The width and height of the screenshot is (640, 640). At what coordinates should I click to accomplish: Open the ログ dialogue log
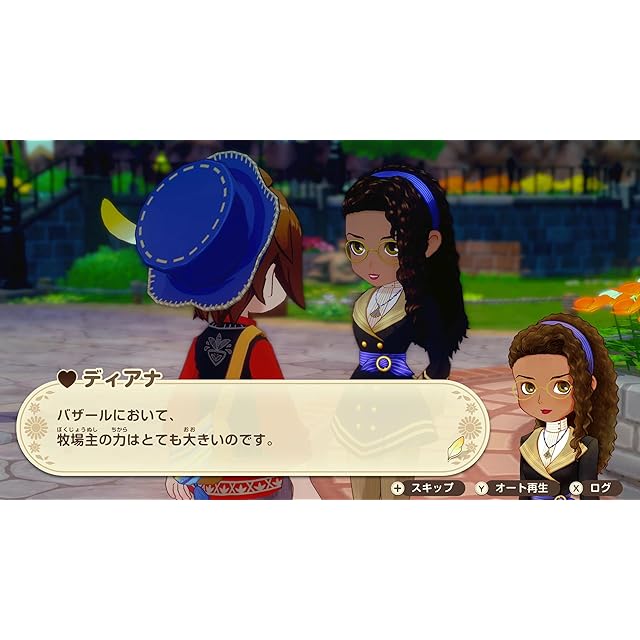click(x=594, y=488)
